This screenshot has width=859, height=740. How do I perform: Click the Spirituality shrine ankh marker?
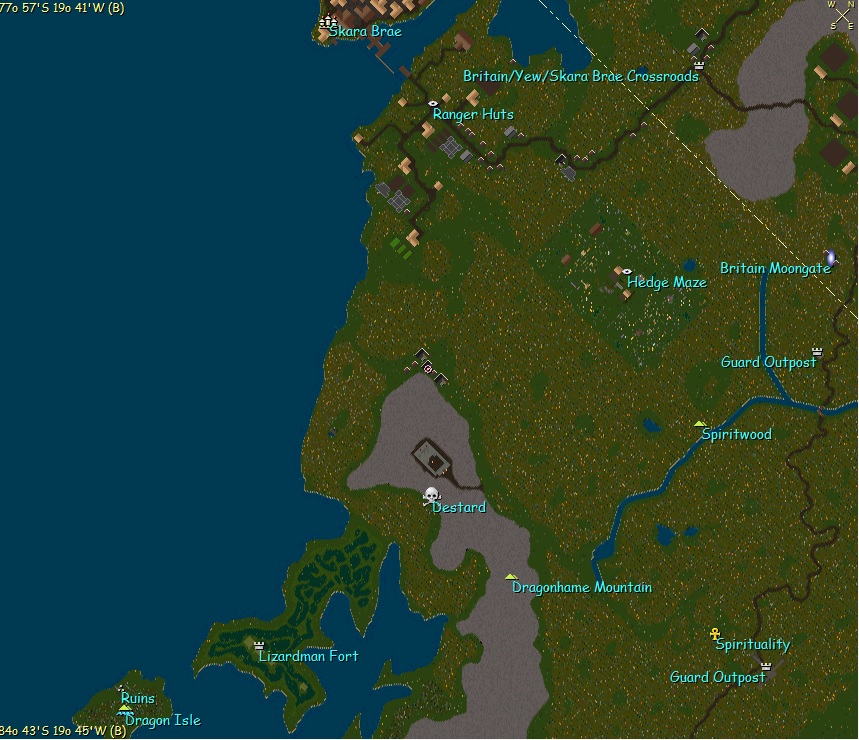click(x=715, y=634)
